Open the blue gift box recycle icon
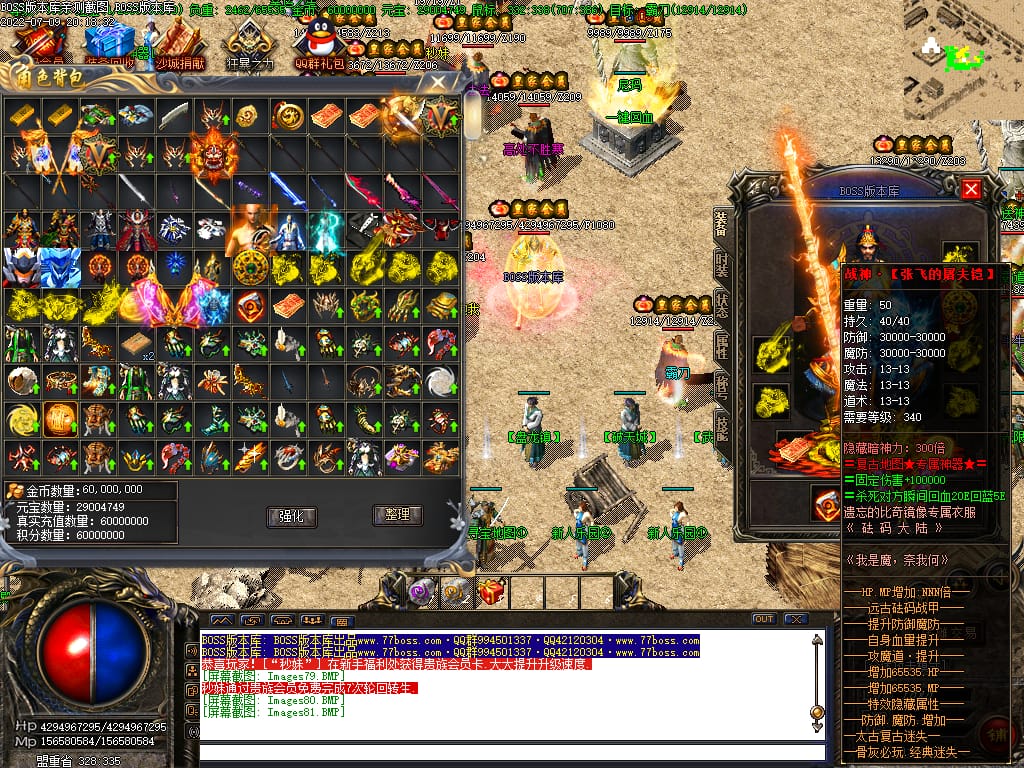Screen dimensions: 1024x768 click(109, 44)
